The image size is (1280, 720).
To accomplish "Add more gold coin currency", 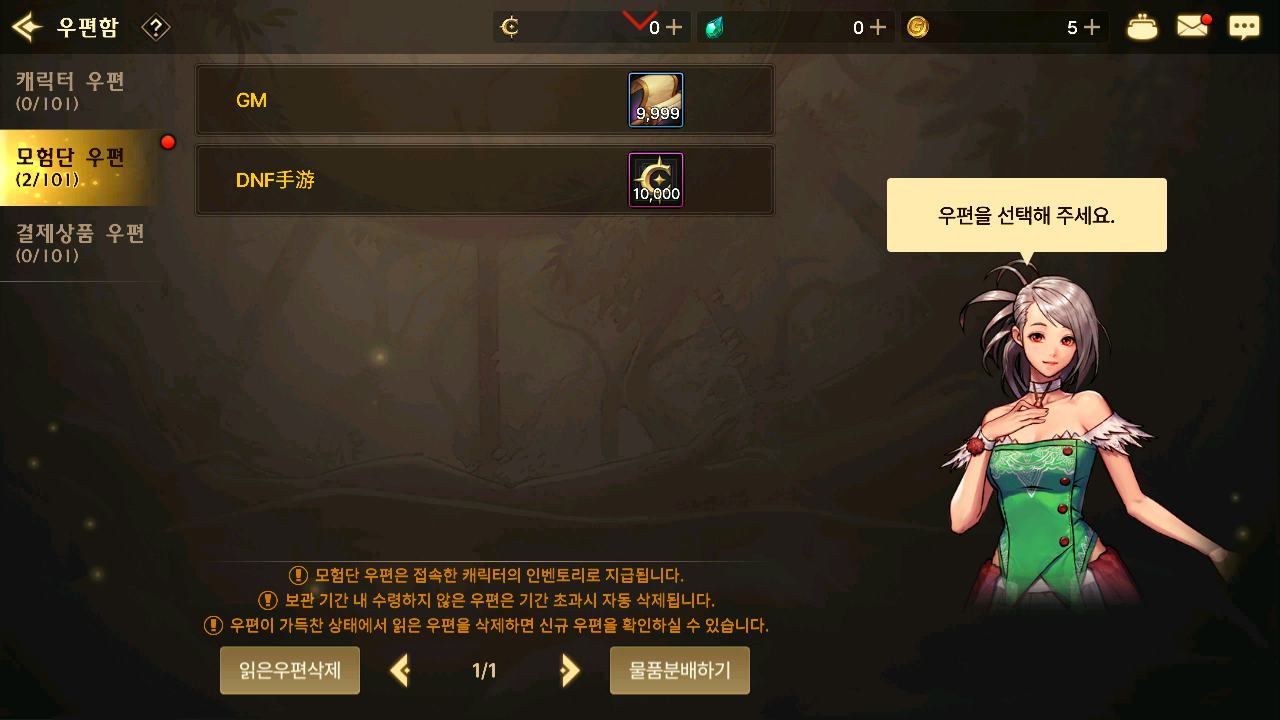I will 1092,28.
